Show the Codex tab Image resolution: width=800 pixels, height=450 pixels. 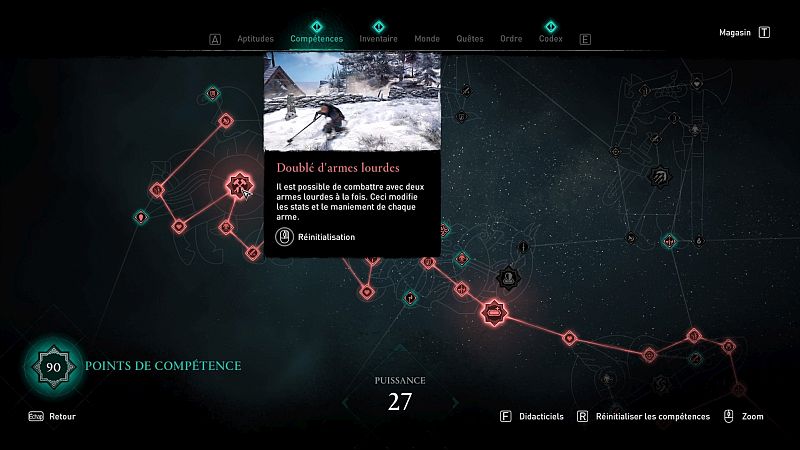pos(550,39)
